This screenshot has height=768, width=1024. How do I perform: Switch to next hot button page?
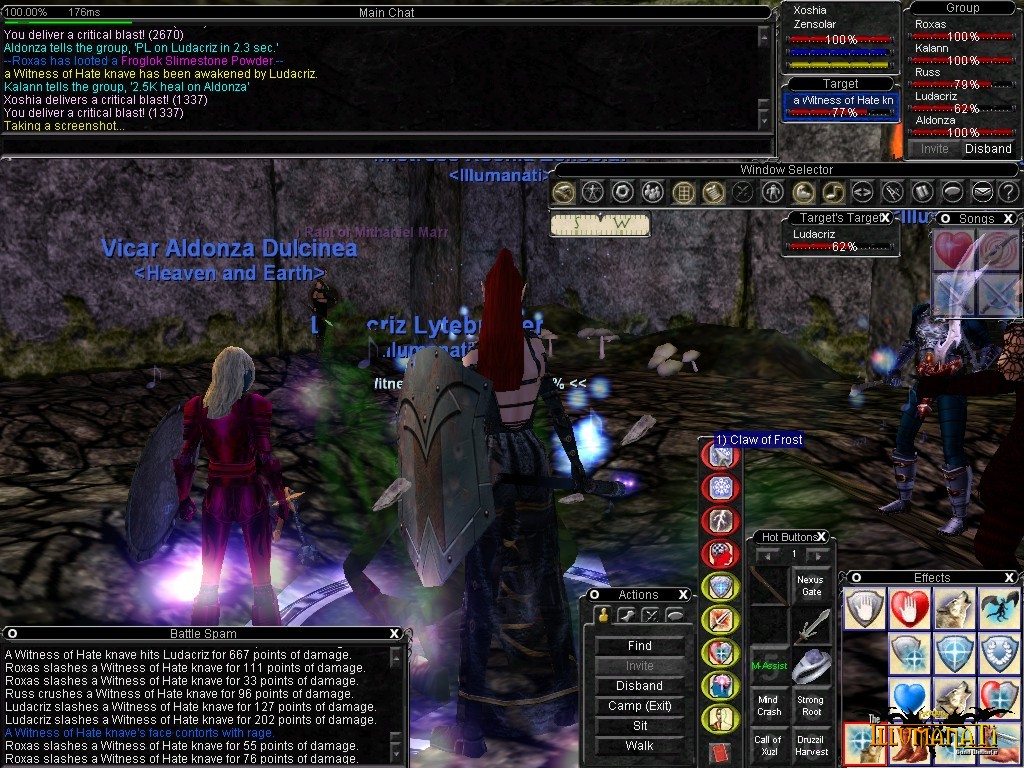818,555
